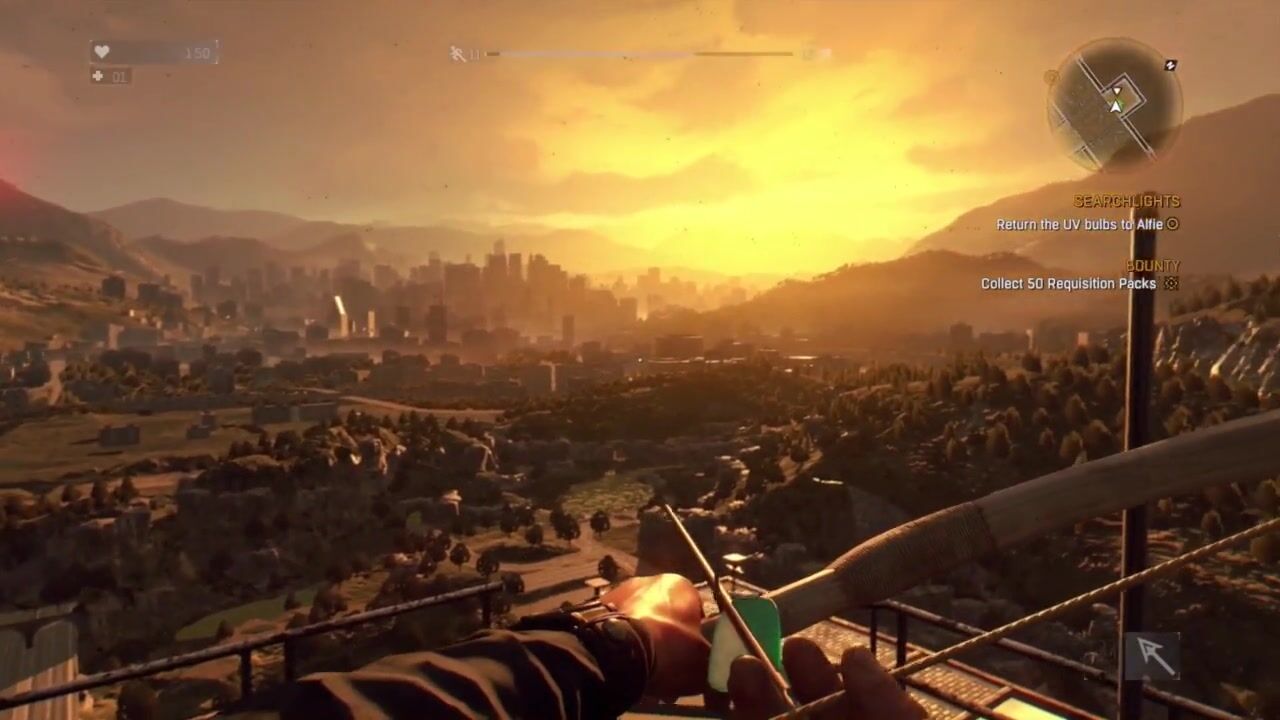Viewport: 1280px width, 720px height.
Task: Open the circular minimap
Action: 1114,104
